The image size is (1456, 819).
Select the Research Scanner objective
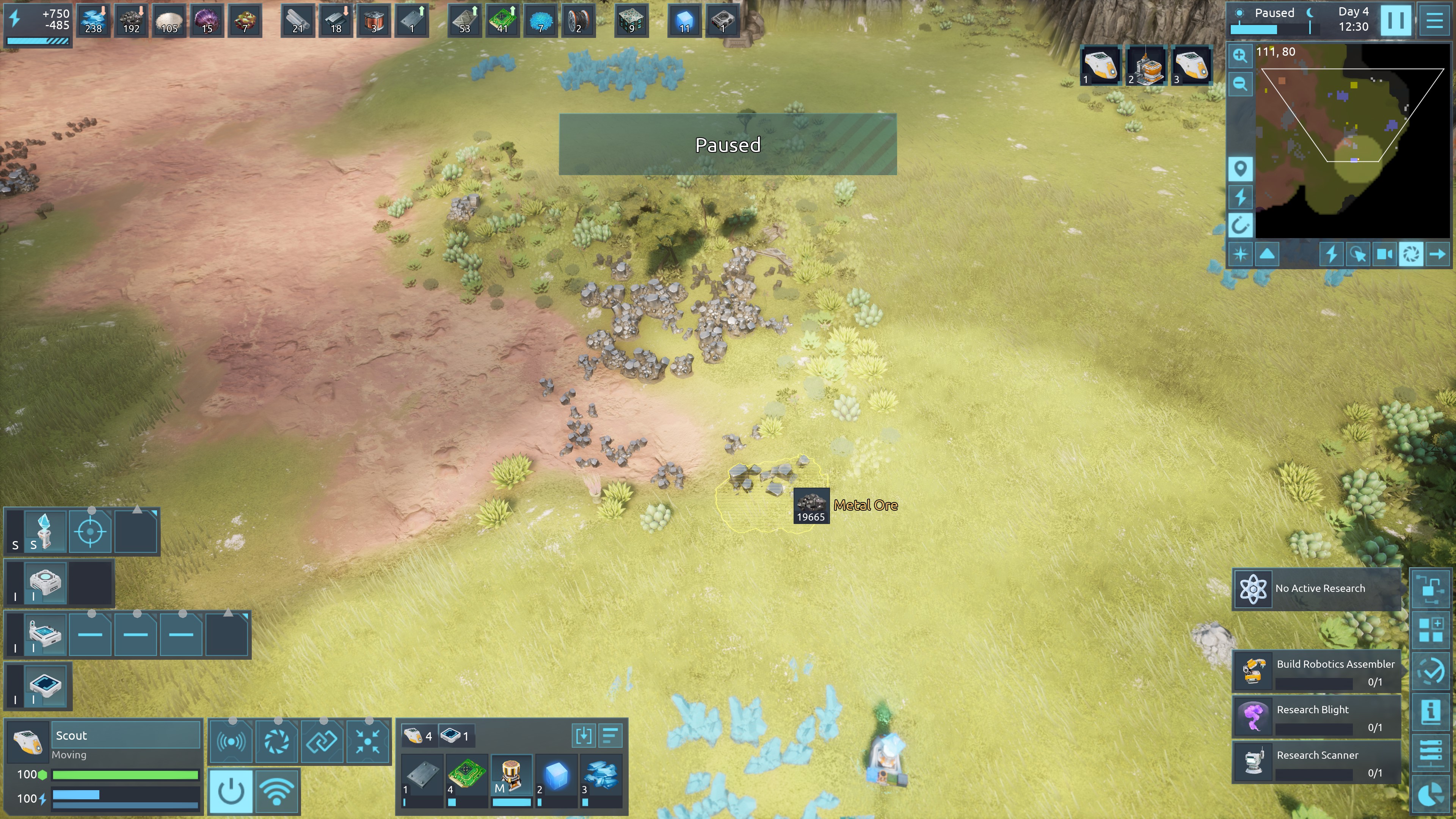(x=1316, y=763)
